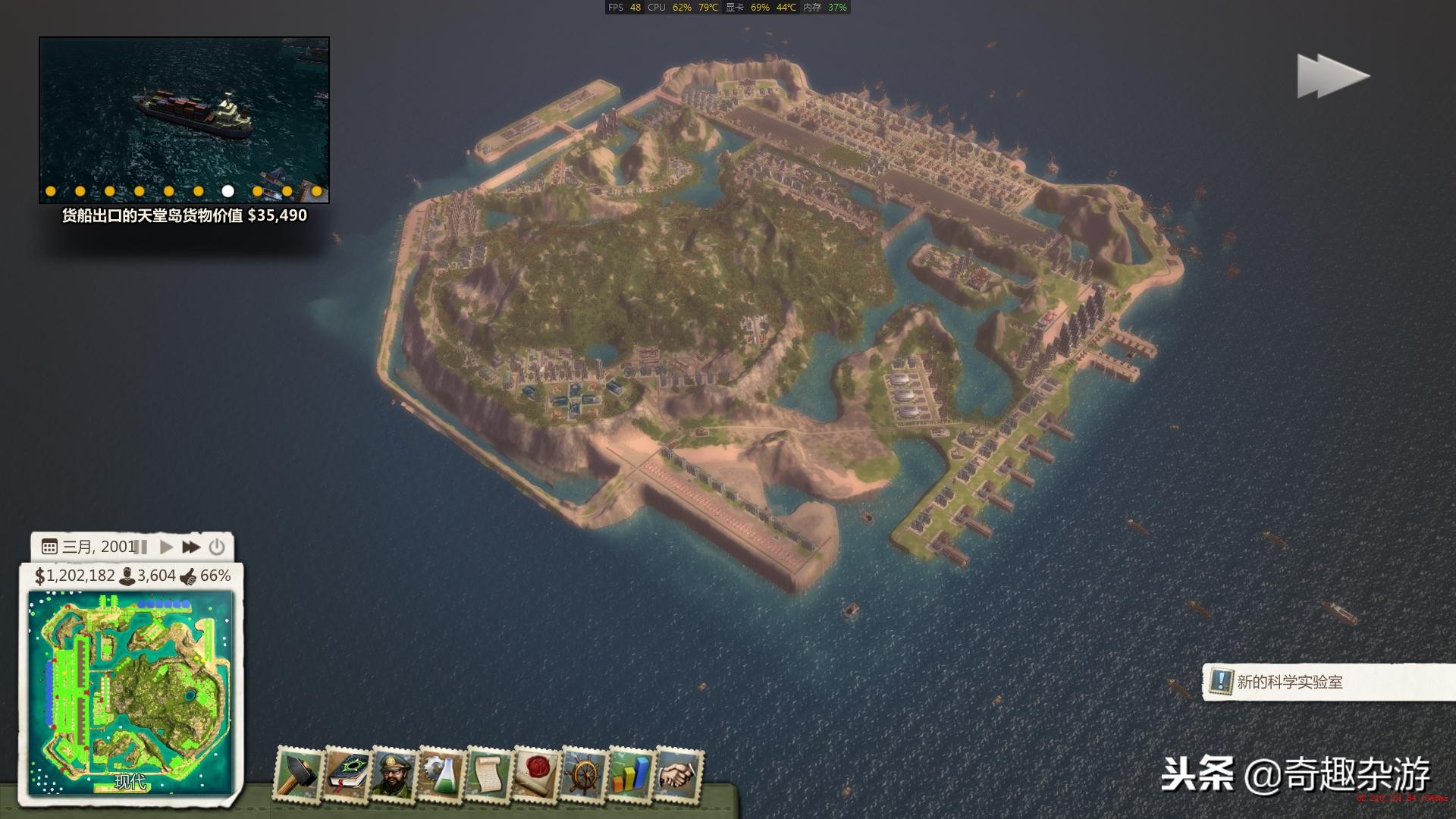Click the power icon beside the date
The width and height of the screenshot is (1456, 819).
click(217, 547)
